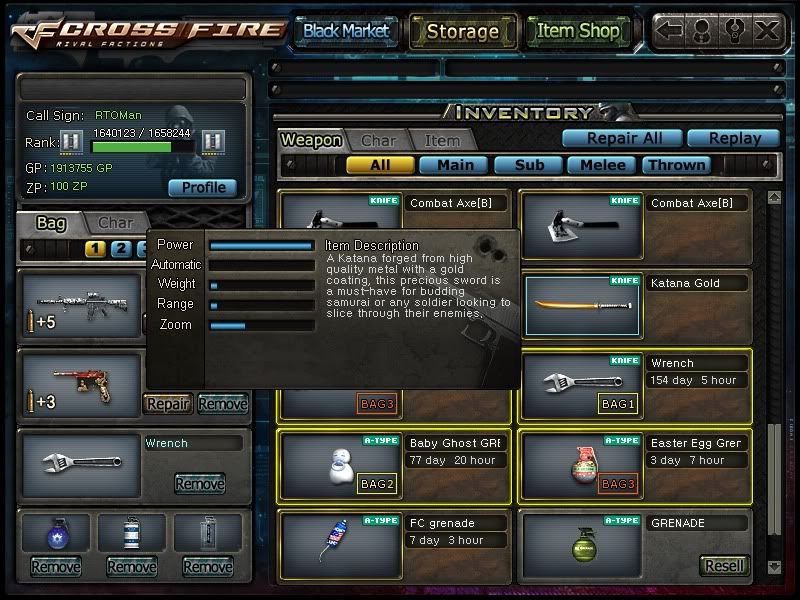The height and width of the screenshot is (600, 800).
Task: Resell the GRENADE item
Action: coord(723,565)
